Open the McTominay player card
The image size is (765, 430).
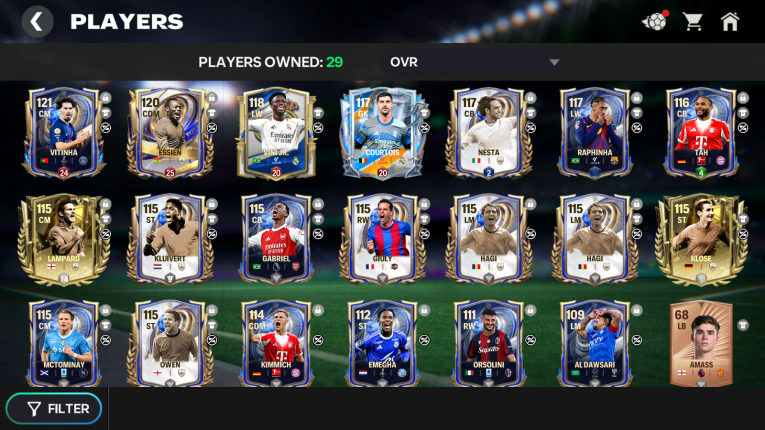pos(57,343)
